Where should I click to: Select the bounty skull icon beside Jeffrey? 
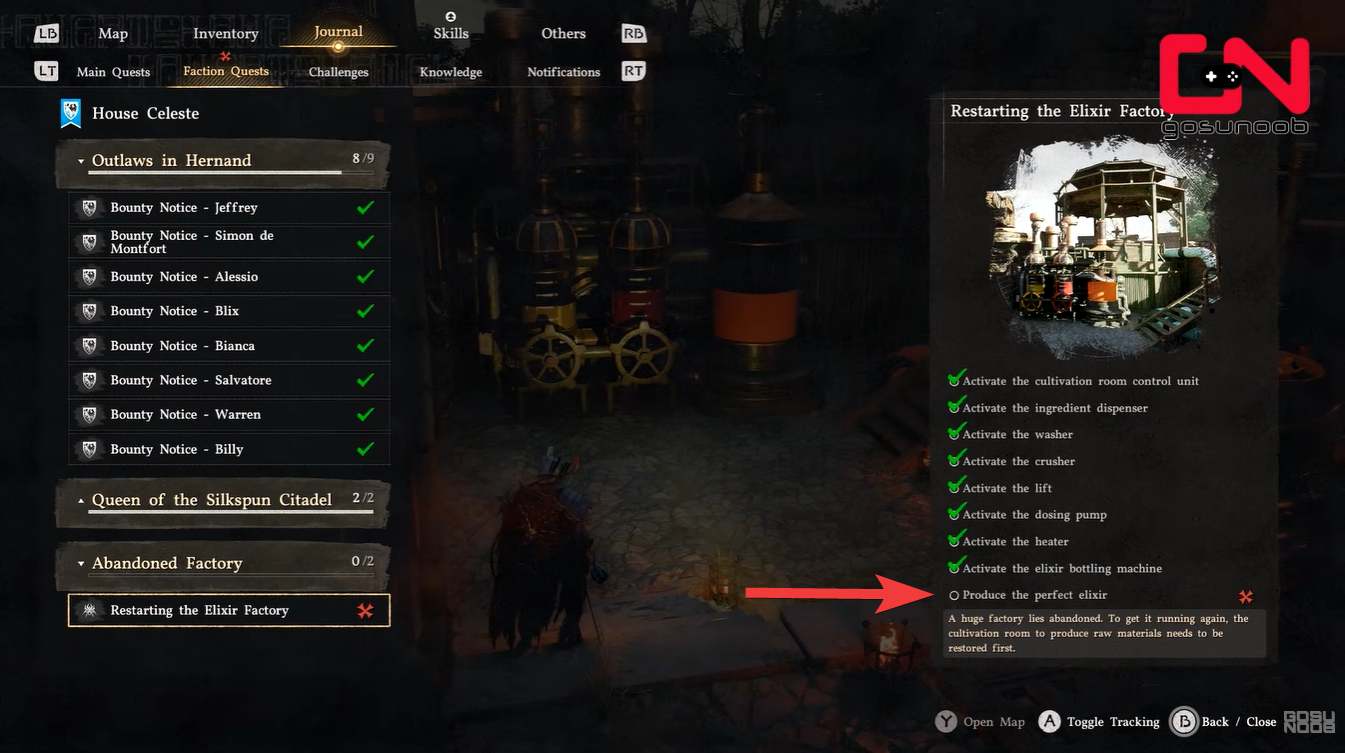click(89, 207)
